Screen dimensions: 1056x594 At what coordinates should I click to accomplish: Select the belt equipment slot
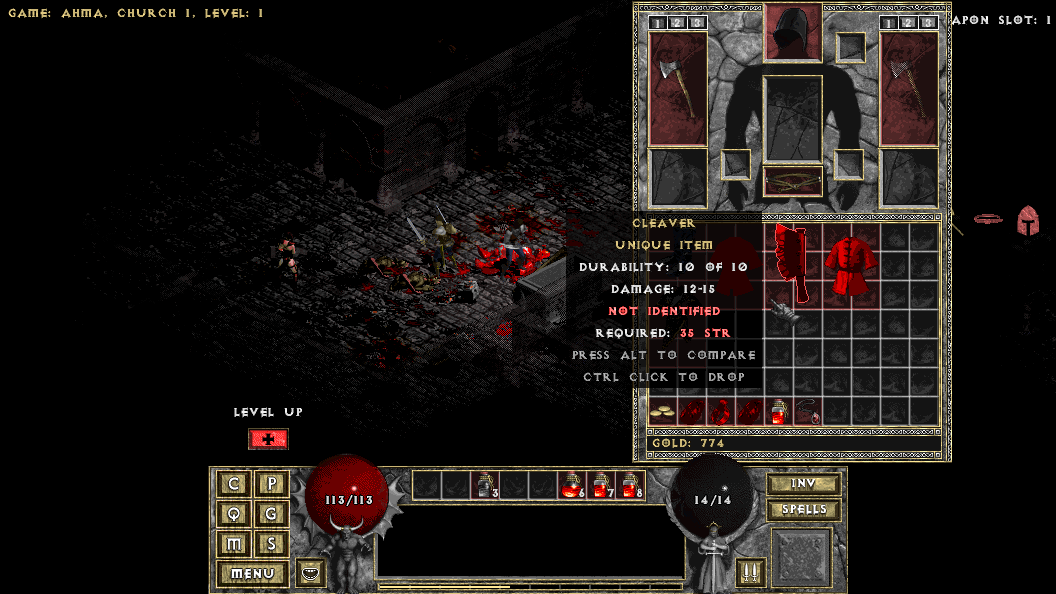(x=793, y=181)
